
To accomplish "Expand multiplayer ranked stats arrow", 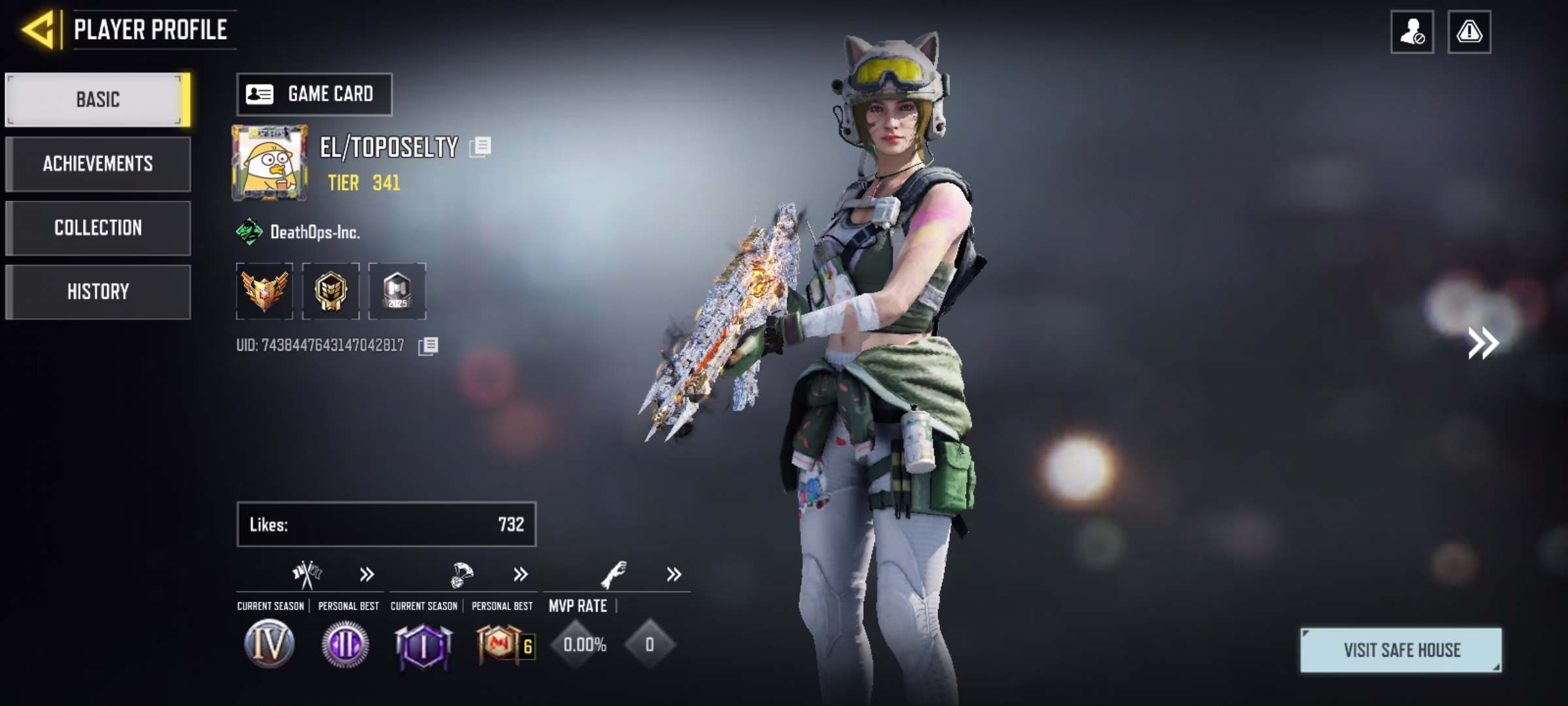I will click(x=367, y=575).
